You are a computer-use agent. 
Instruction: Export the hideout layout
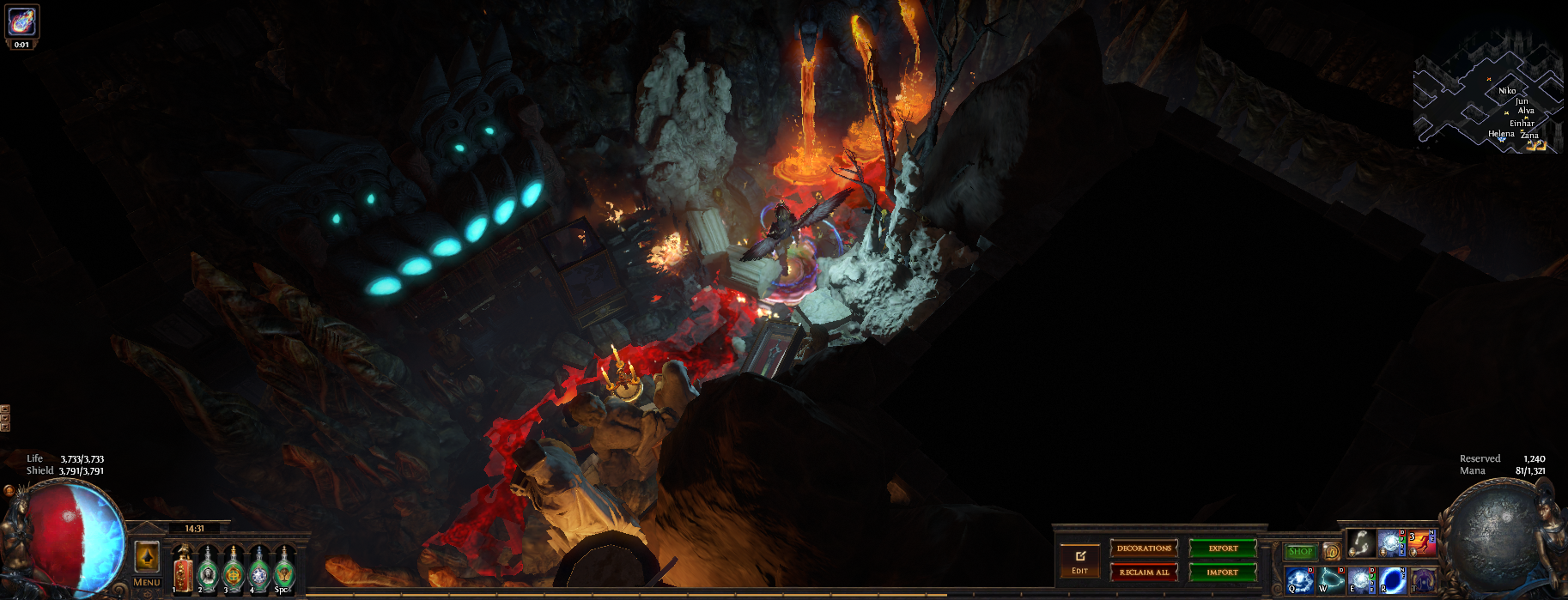pos(1223,548)
